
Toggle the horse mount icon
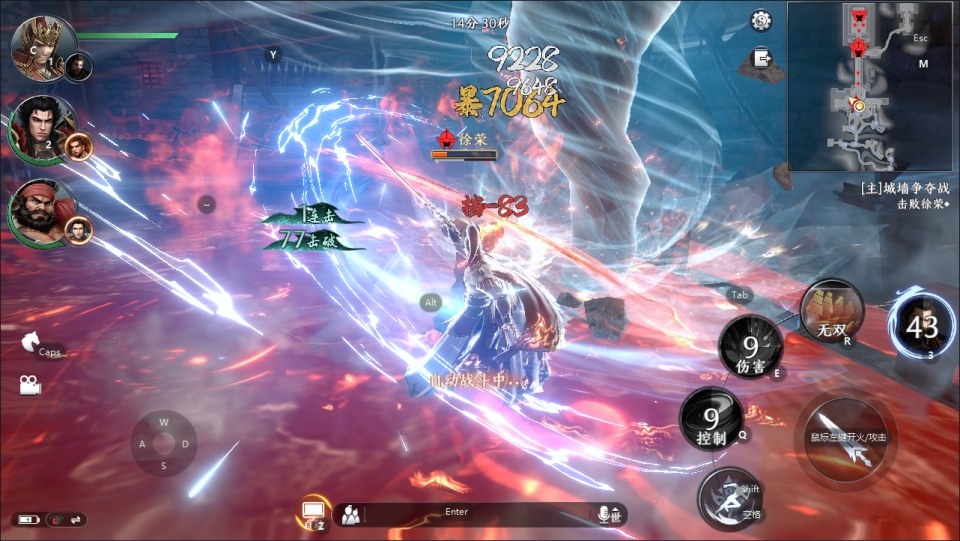29,344
